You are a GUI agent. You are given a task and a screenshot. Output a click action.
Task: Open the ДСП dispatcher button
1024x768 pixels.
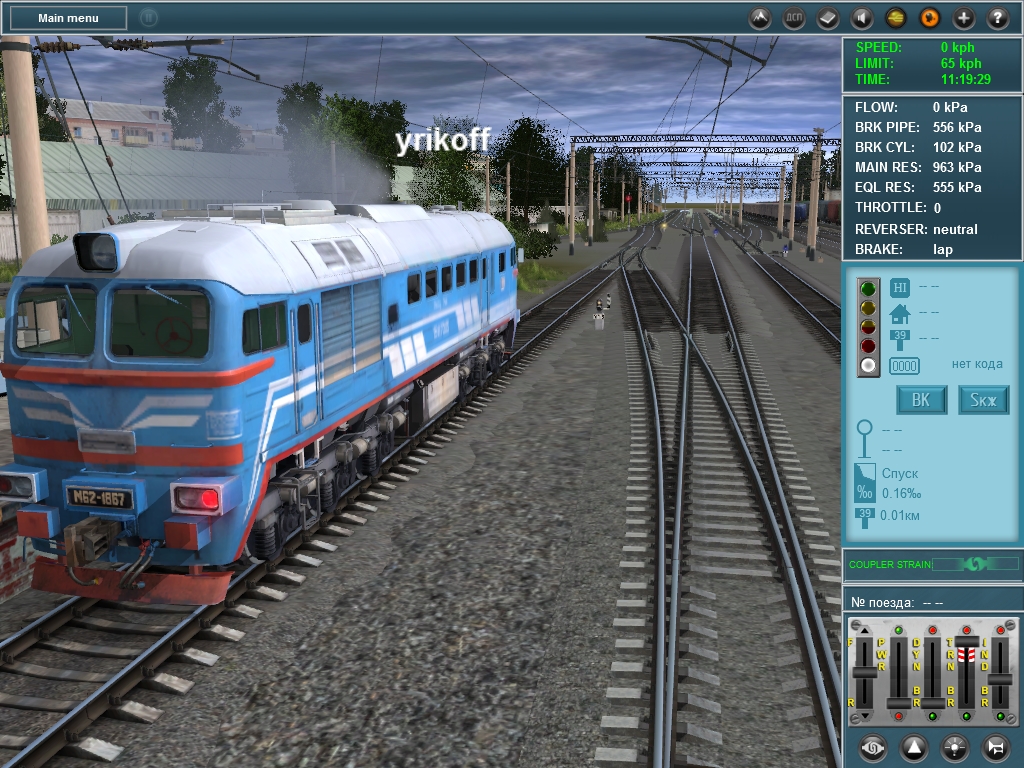pyautogui.click(x=794, y=18)
